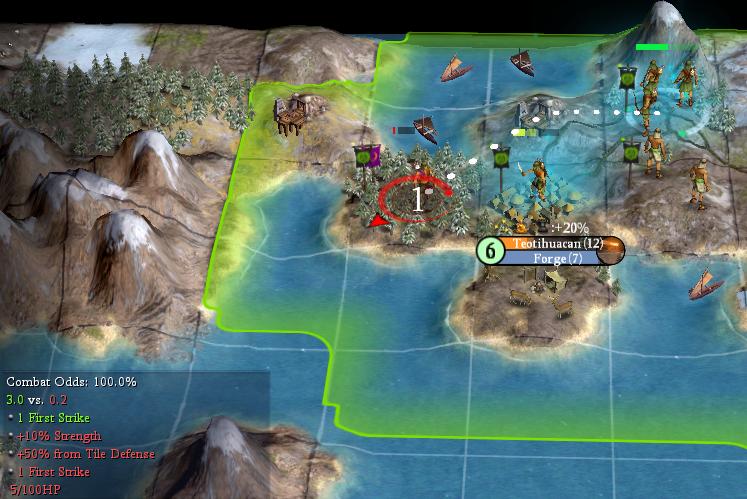Open the Teotihuacan city name banner
This screenshot has width=747, height=499.
pos(551,243)
